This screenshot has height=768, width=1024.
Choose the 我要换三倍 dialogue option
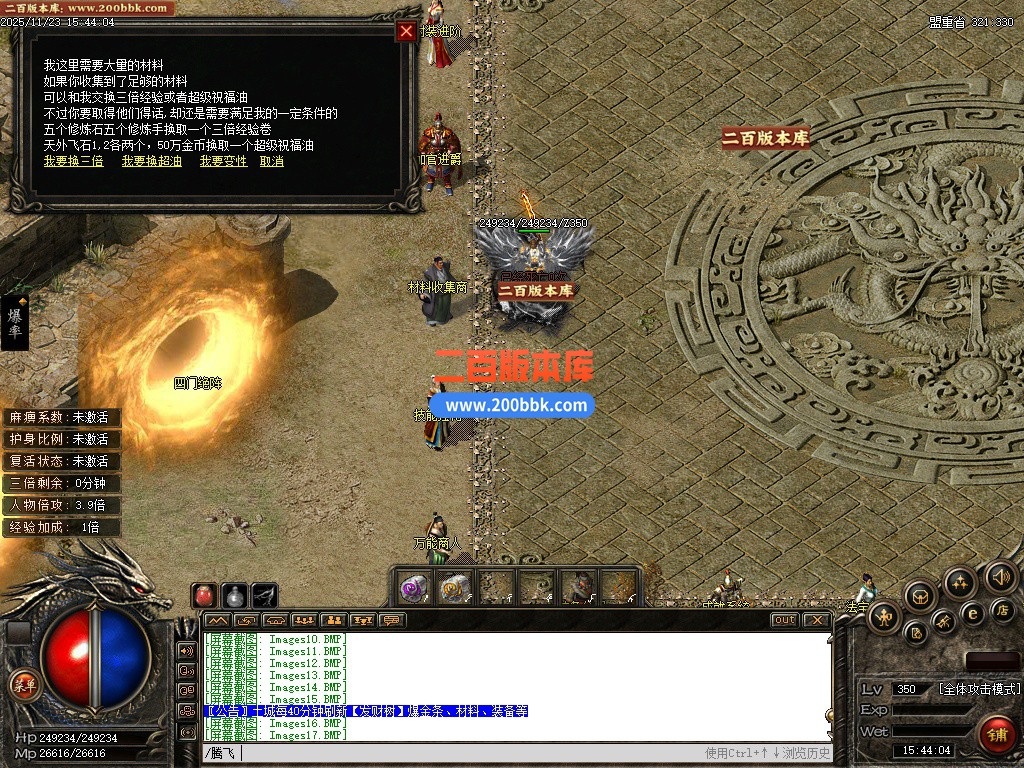click(73, 161)
